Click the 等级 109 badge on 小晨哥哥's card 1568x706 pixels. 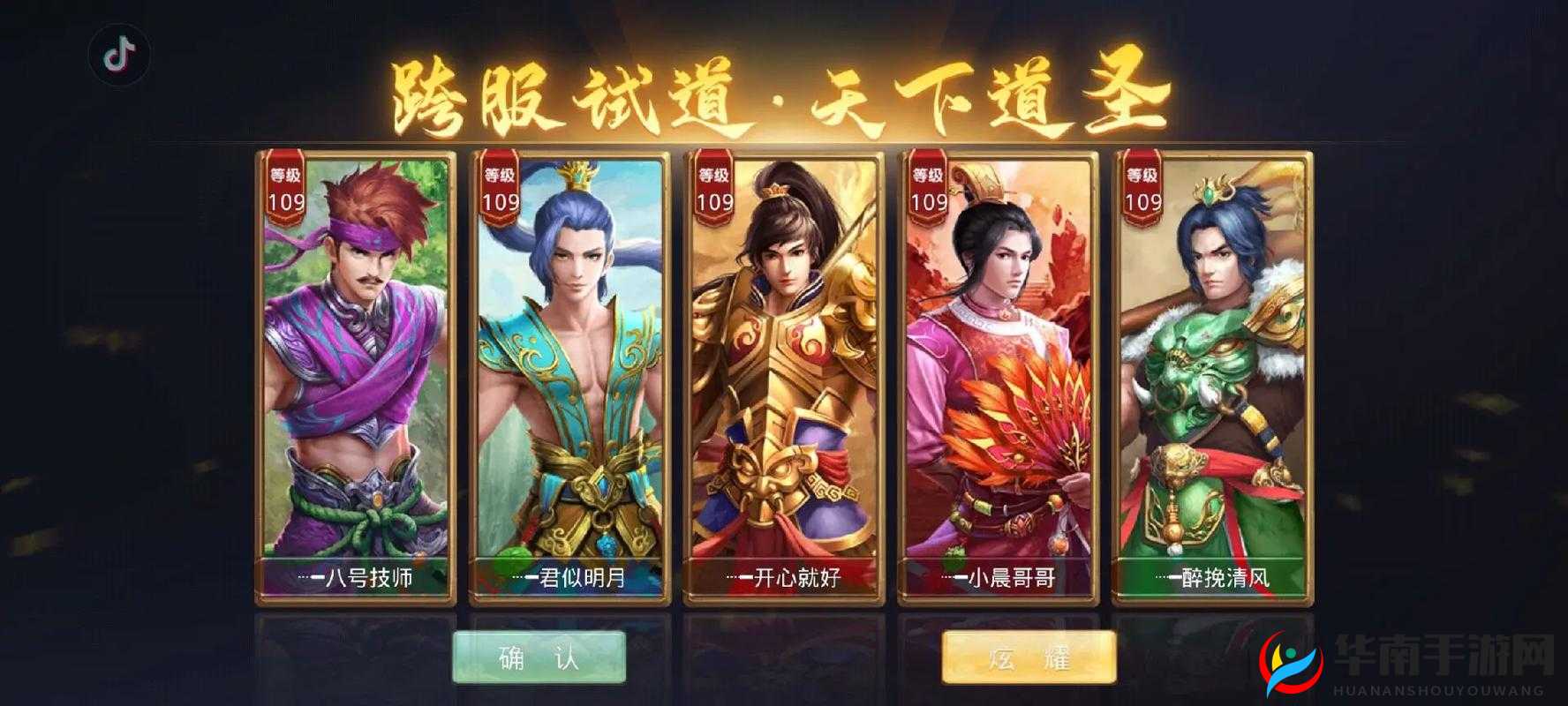tap(926, 188)
